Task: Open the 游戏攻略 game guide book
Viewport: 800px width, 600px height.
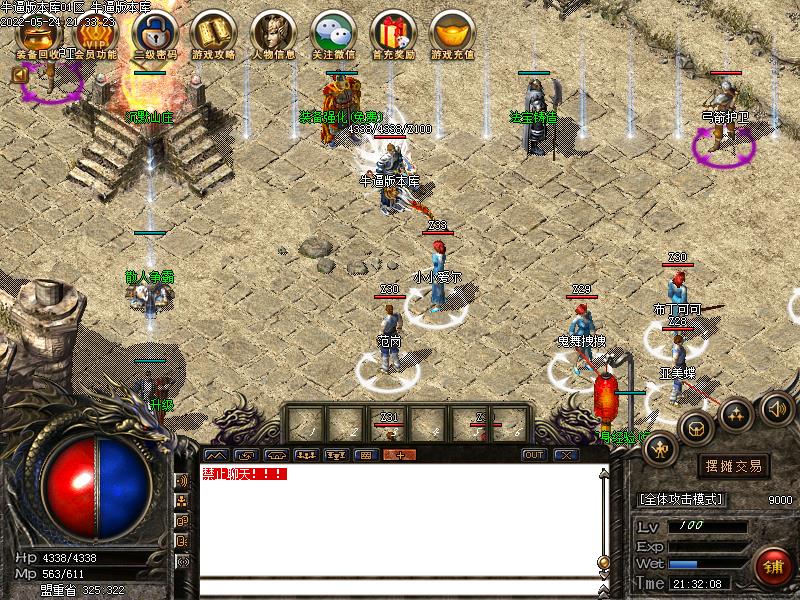Action: pos(213,34)
